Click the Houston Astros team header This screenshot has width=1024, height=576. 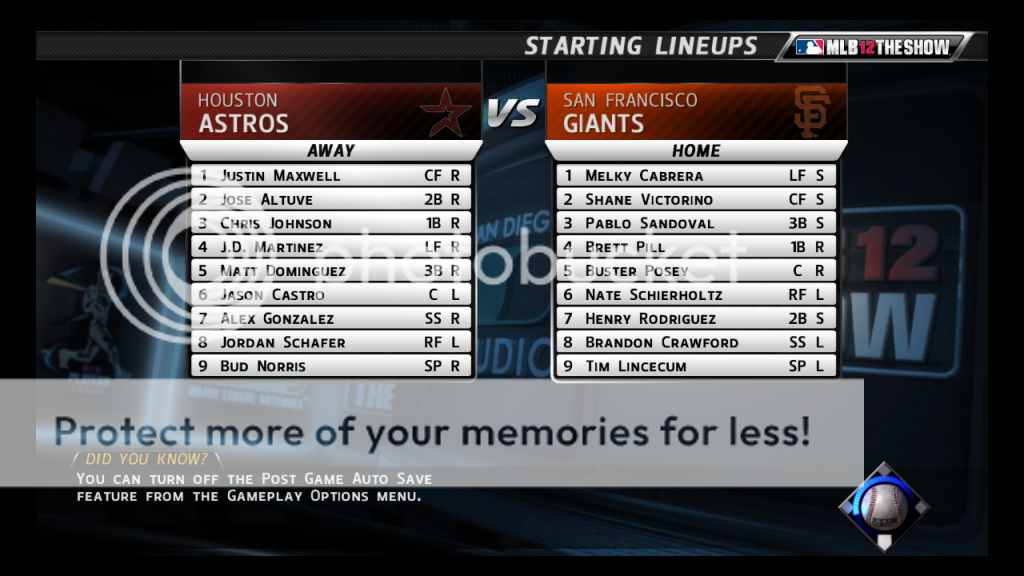(x=331, y=112)
